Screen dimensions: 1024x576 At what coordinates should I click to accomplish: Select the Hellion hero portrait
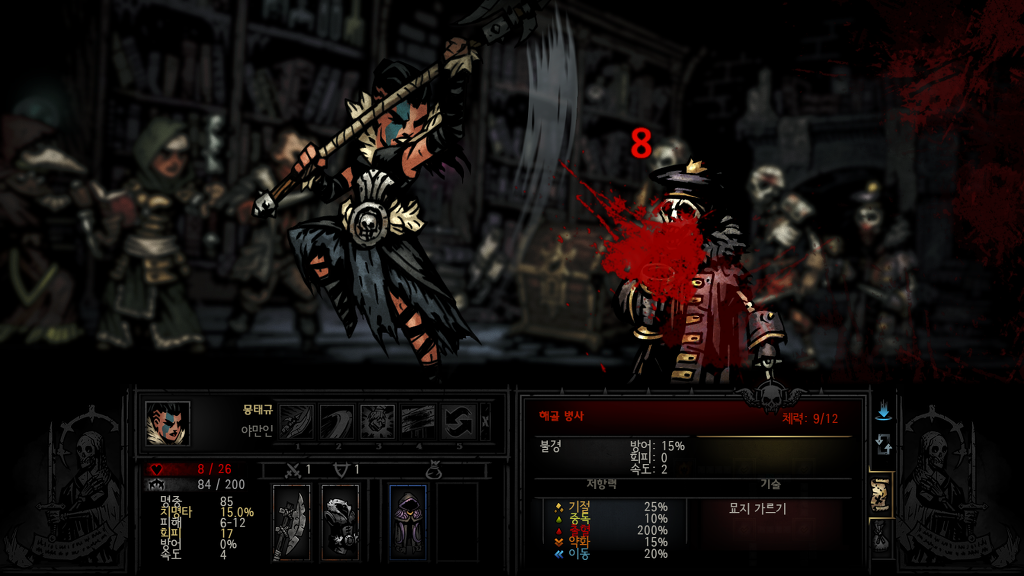coord(167,422)
